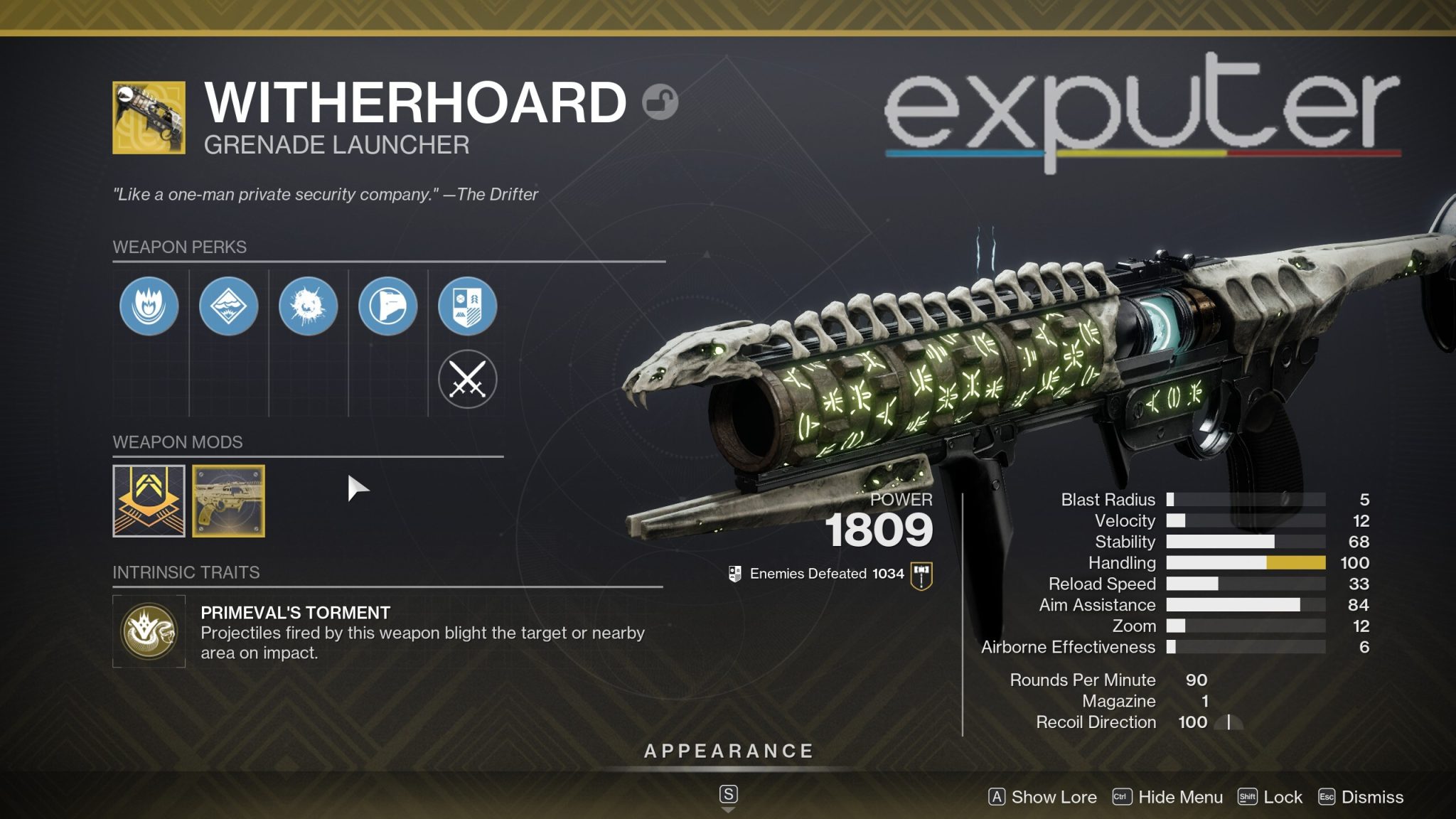Click the Recoil Direction indicator bar
This screenshot has width=1456, height=819.
(x=1228, y=722)
